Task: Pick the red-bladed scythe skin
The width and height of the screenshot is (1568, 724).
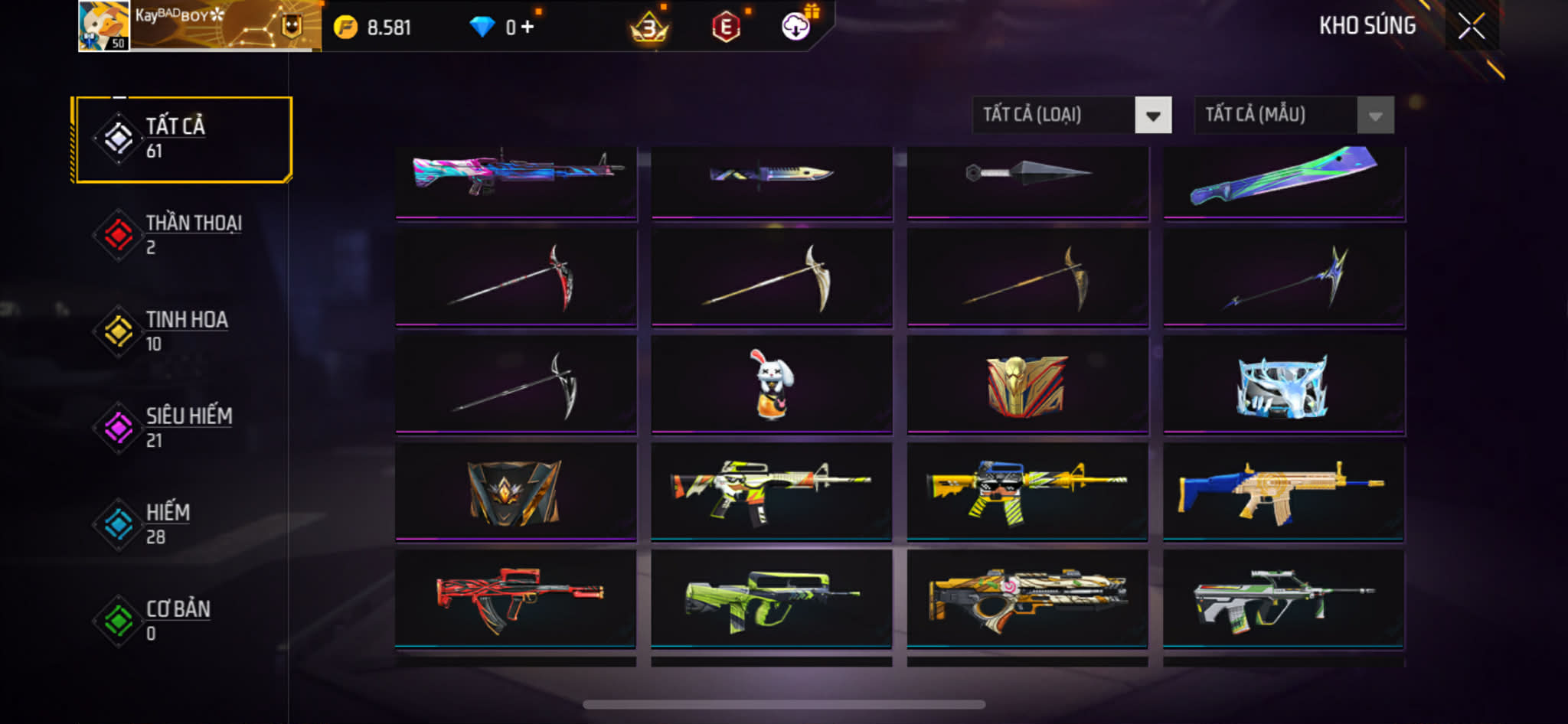Action: coord(515,278)
